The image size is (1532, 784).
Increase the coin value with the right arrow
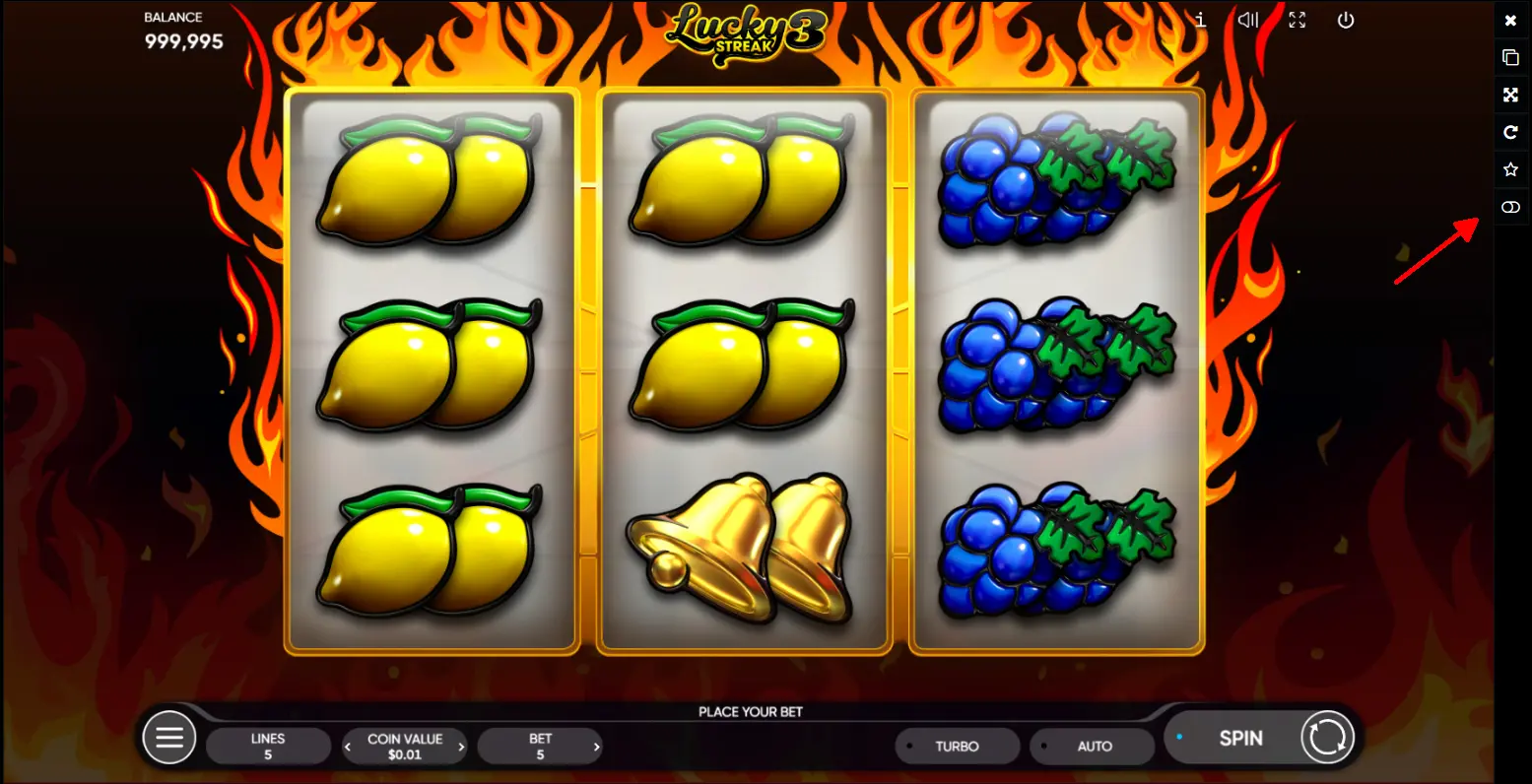[x=461, y=748]
